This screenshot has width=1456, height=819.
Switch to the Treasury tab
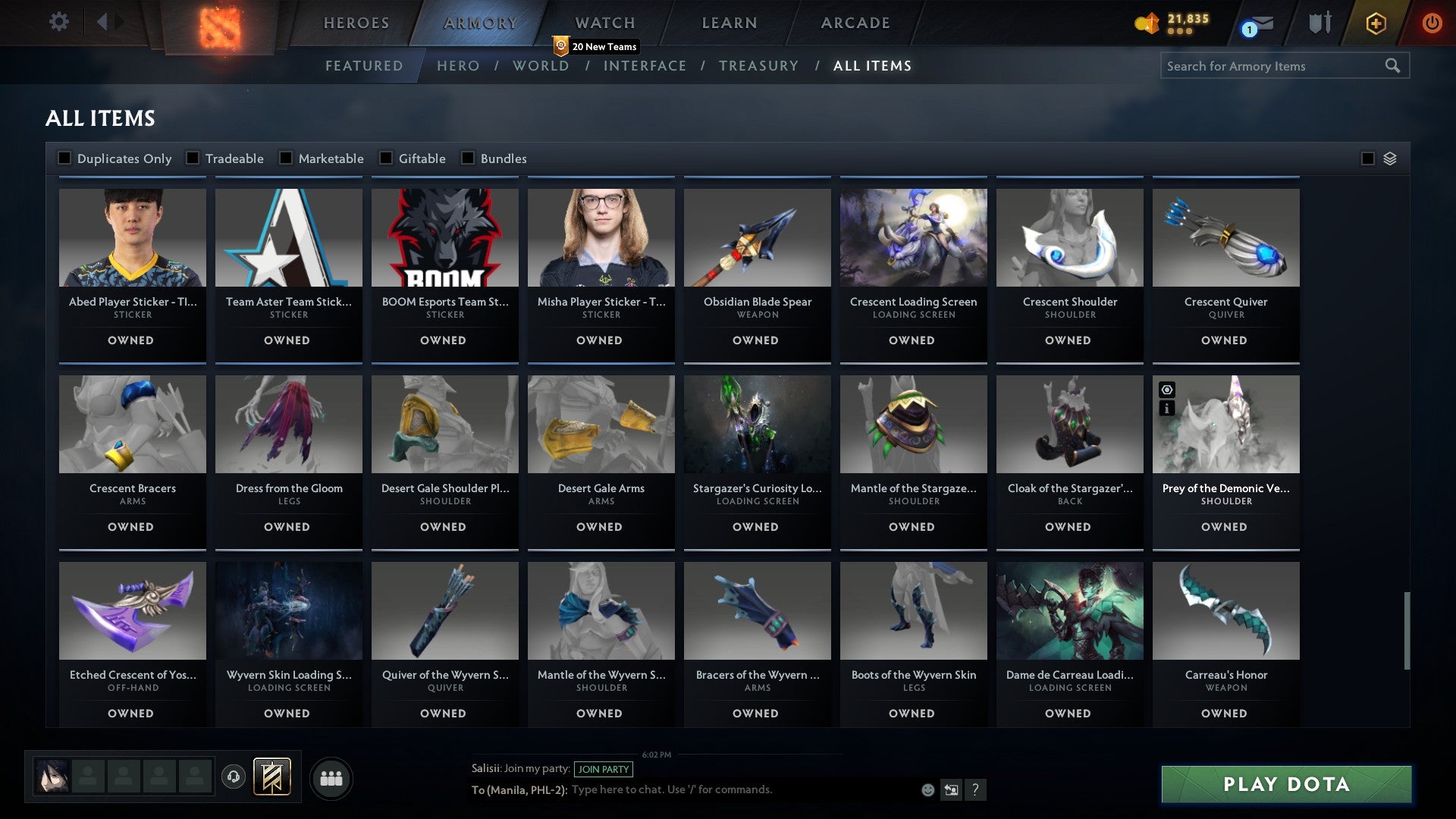point(758,66)
